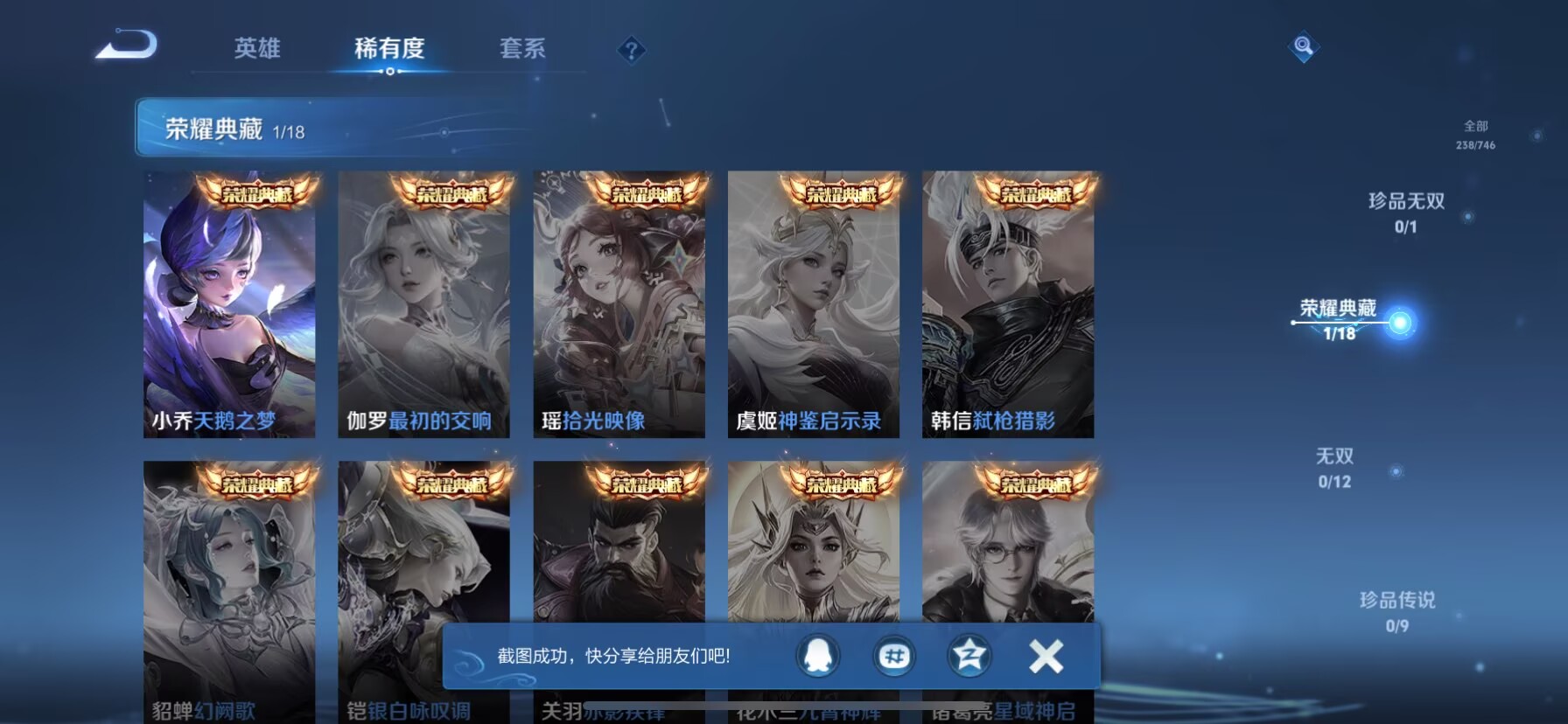Viewport: 1568px width, 724px height.
Task: Click the glowing dot on the 荣耀典藏 nav slider
Action: point(1401,322)
